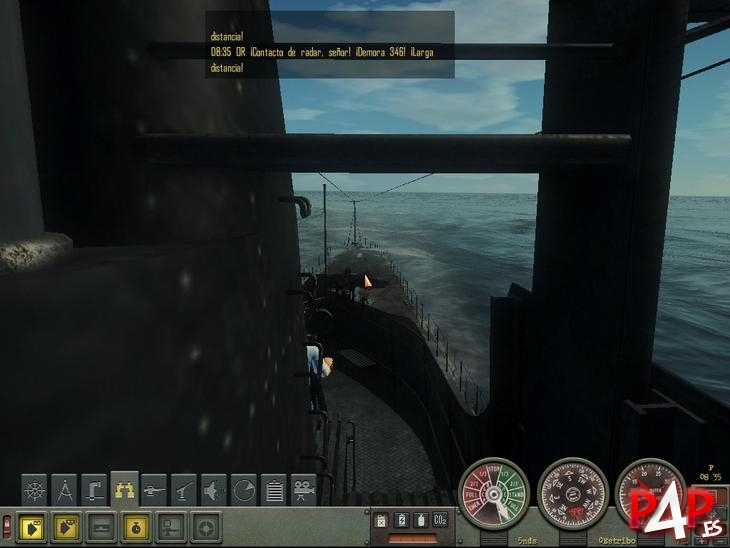The height and width of the screenshot is (548, 730).
Task: Switch to the film camera view tab
Action: (304, 490)
